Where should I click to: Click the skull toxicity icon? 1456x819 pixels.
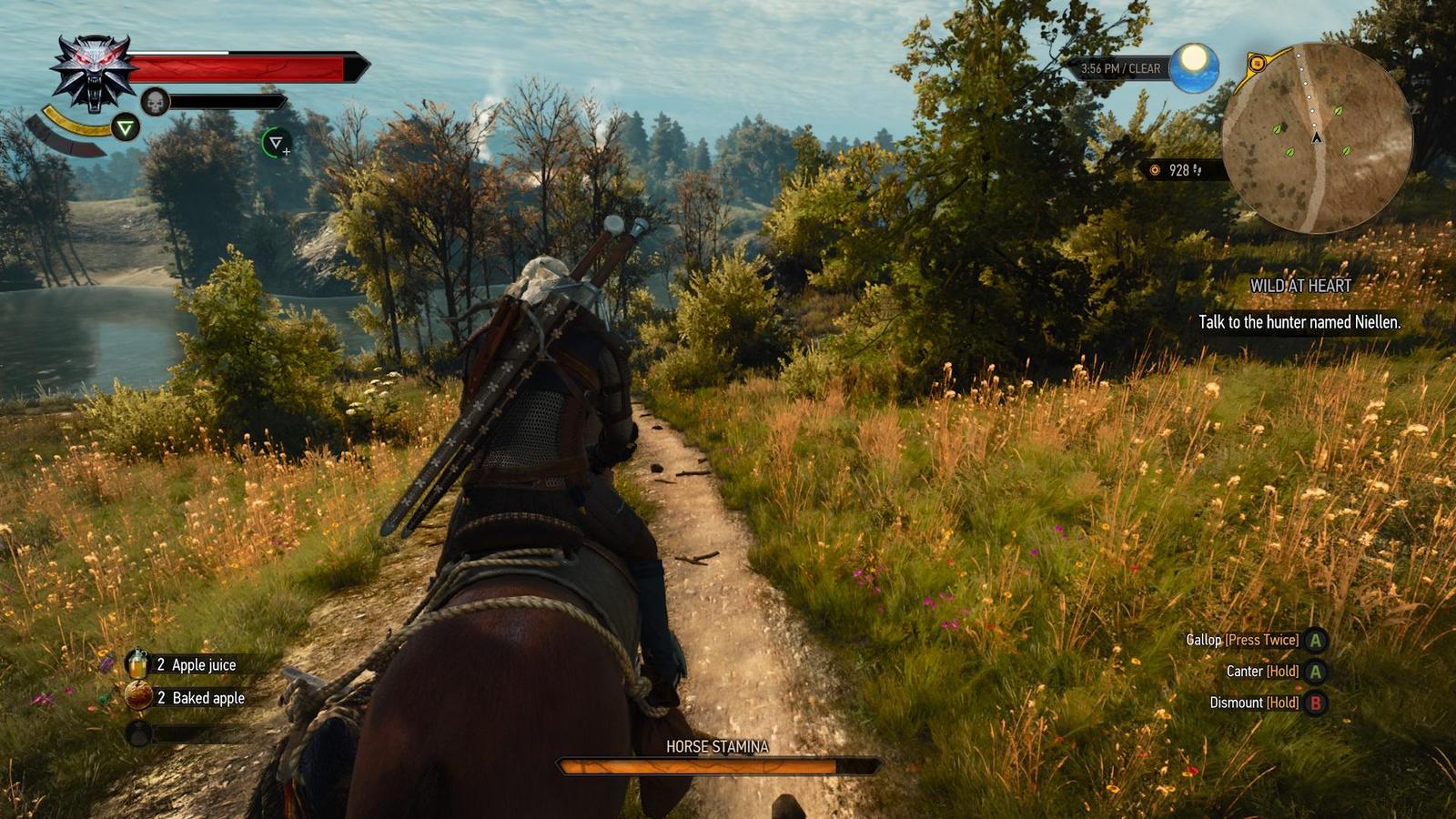[156, 102]
